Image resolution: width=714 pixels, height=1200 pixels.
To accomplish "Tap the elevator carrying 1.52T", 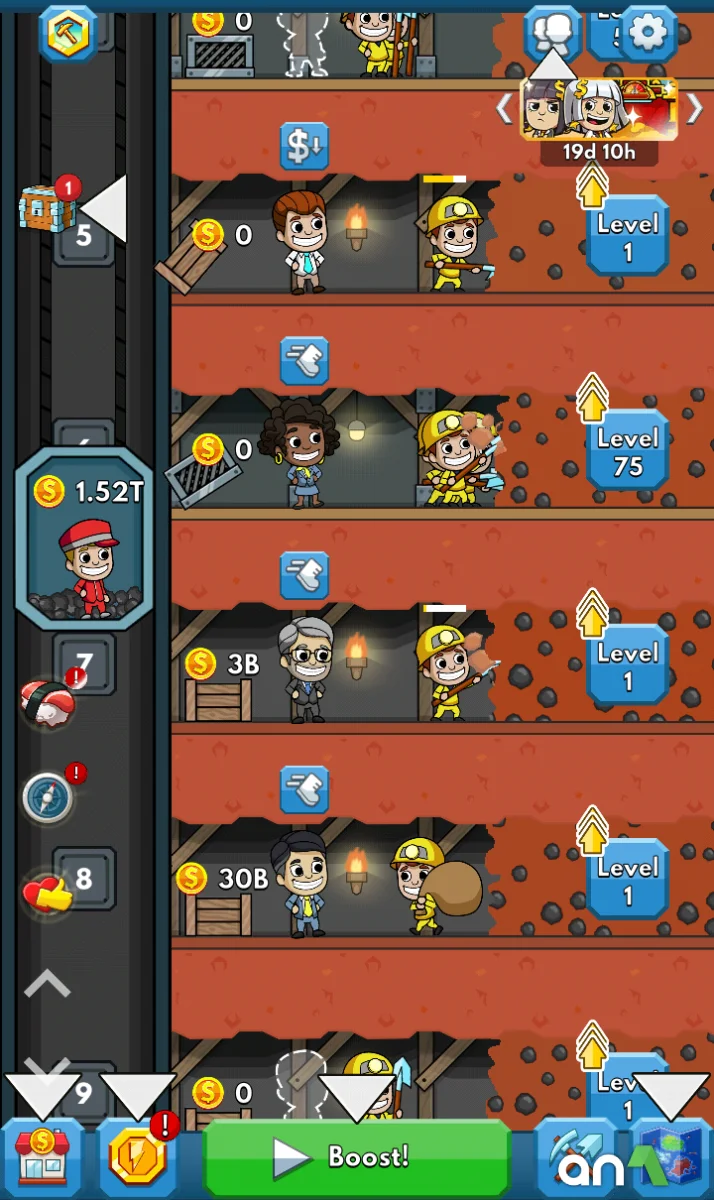I will 84,540.
